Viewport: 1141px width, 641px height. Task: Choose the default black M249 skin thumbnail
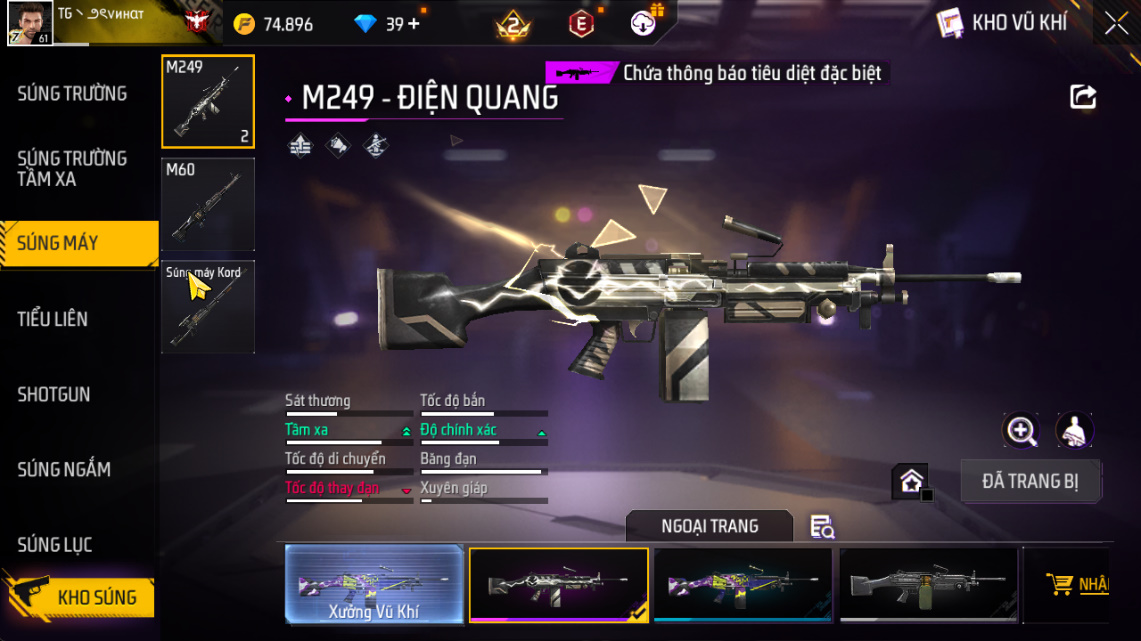coord(928,584)
